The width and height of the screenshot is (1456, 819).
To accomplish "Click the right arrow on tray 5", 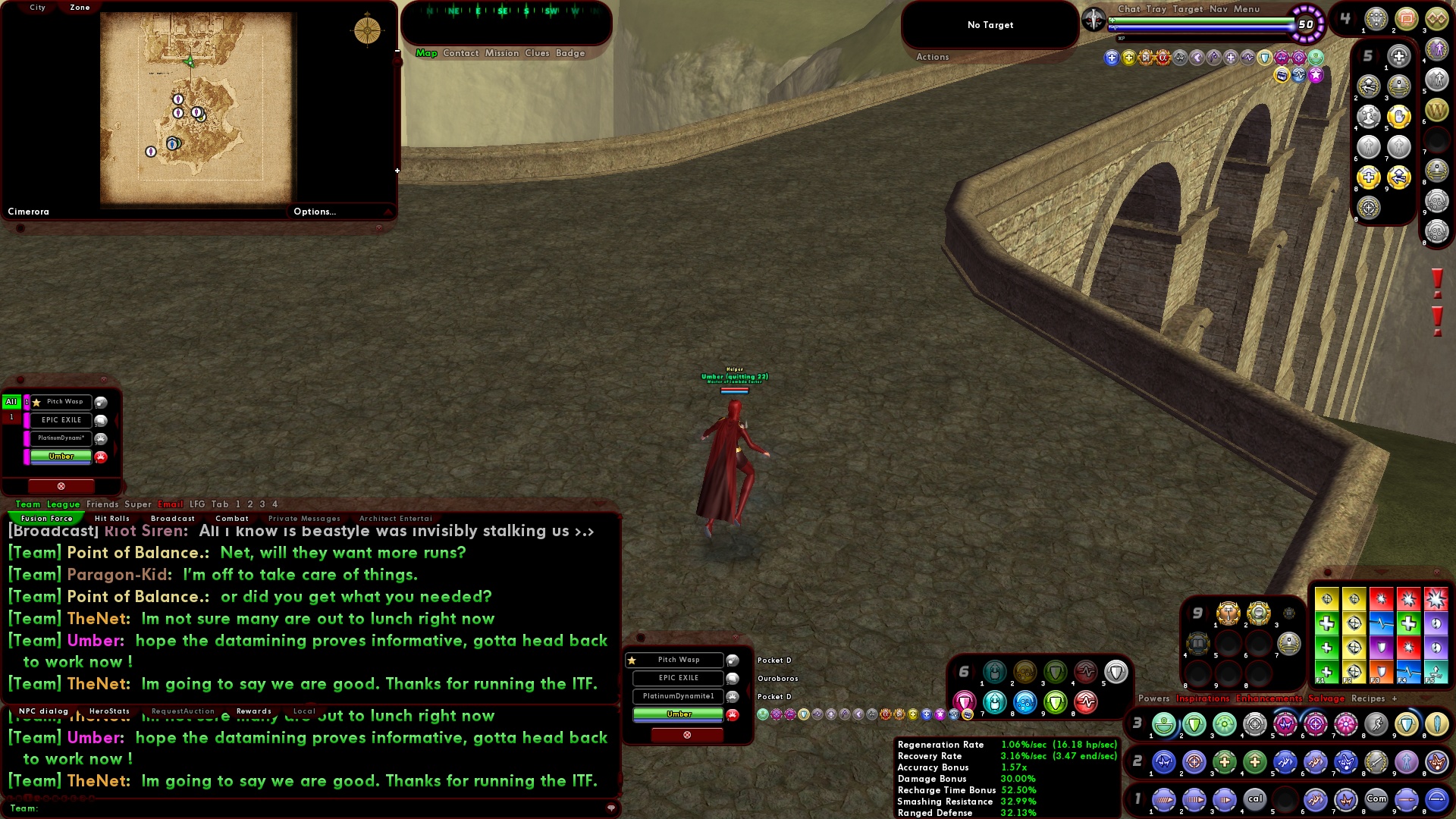I will (1378, 55).
